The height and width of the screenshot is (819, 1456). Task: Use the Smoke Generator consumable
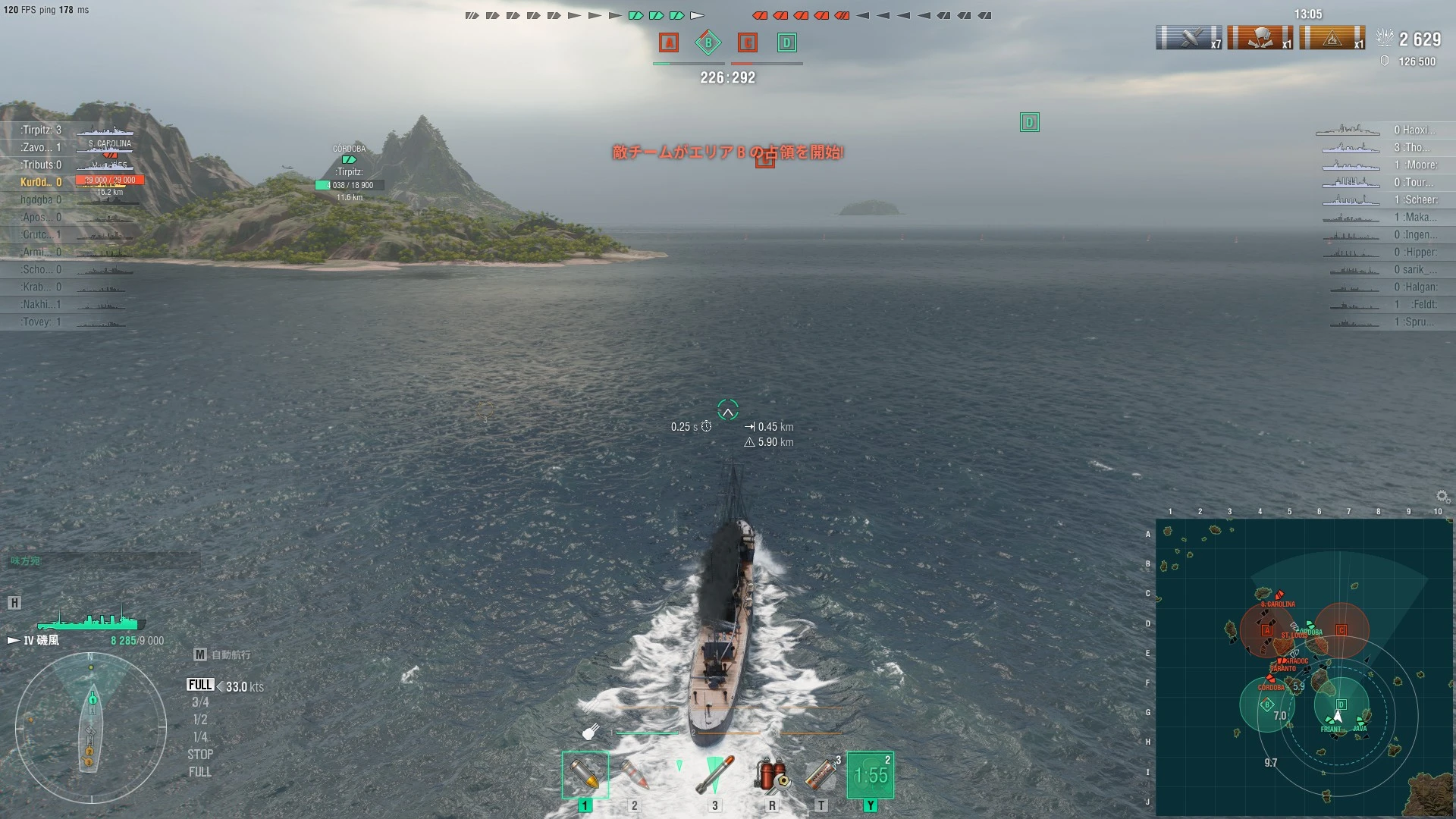(x=821, y=775)
